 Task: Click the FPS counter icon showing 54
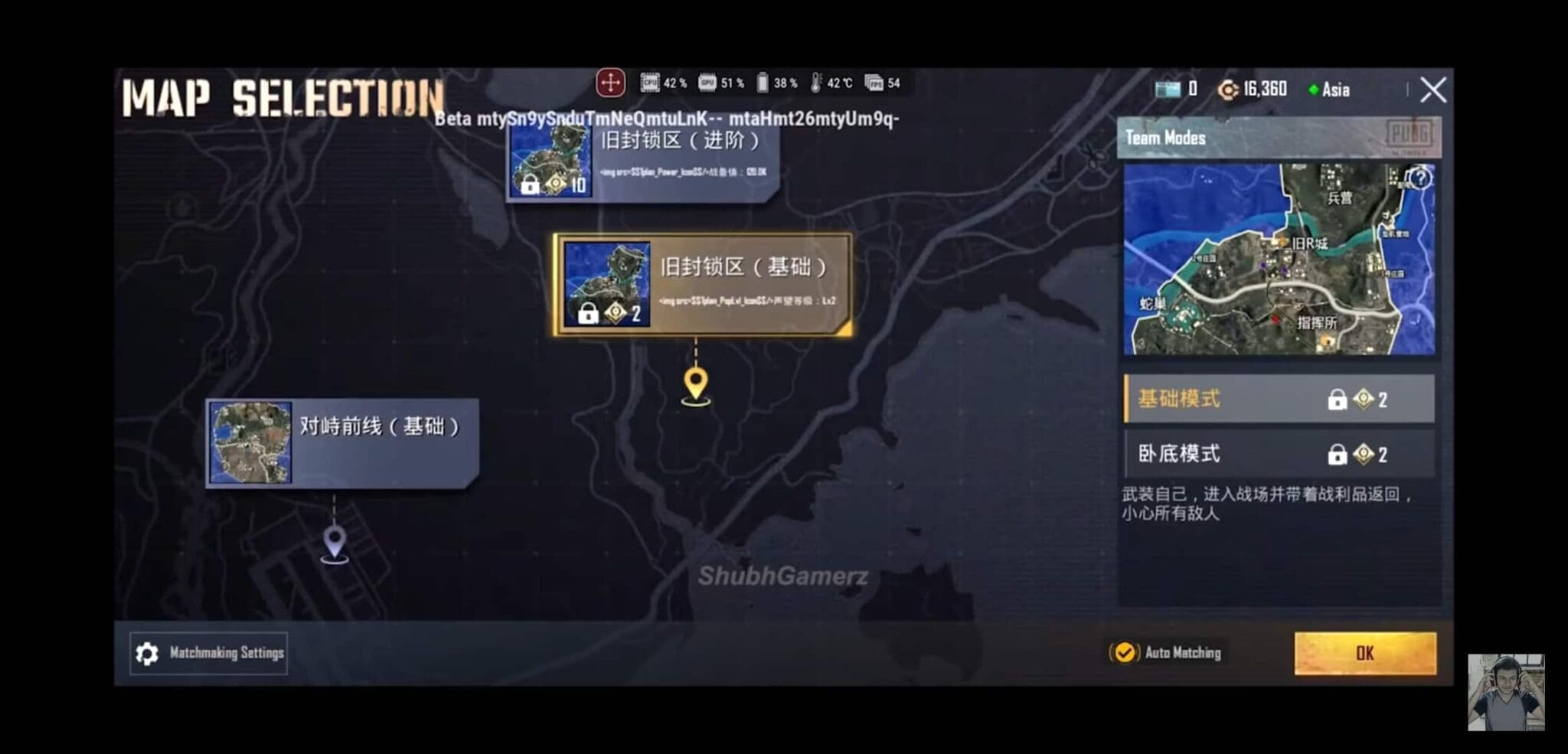(x=873, y=84)
